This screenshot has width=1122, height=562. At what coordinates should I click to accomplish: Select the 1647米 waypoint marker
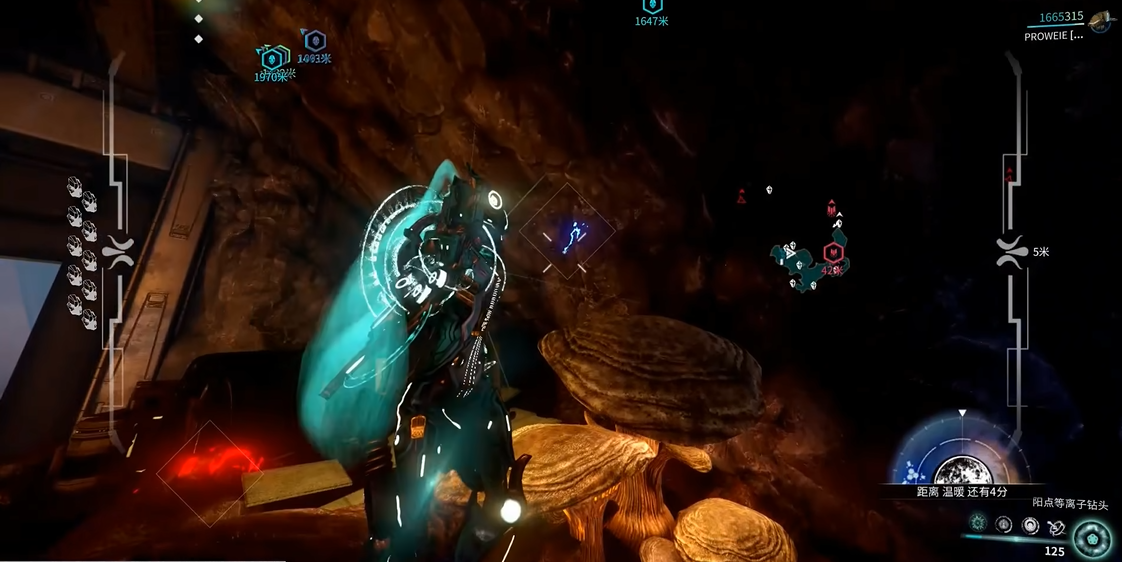pos(652,7)
